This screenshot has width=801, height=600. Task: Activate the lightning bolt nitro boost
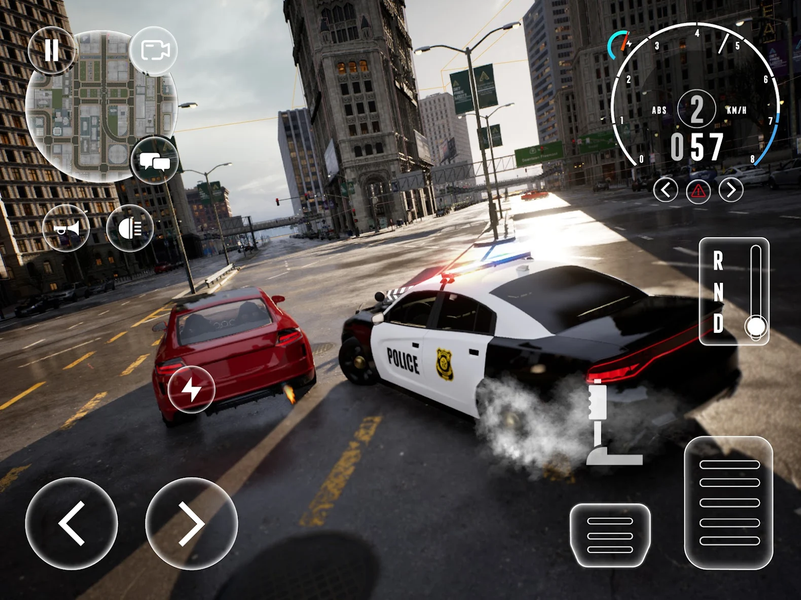[x=191, y=388]
